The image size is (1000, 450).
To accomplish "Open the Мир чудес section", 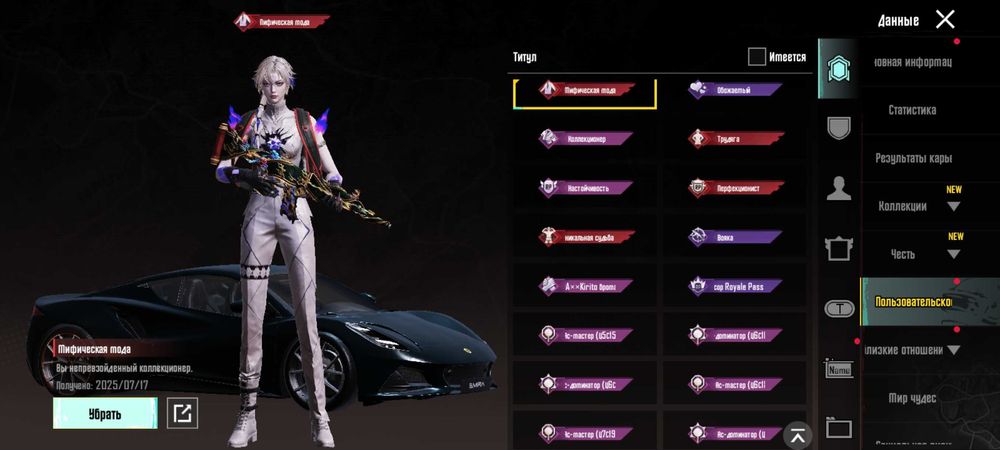I will (x=912, y=398).
